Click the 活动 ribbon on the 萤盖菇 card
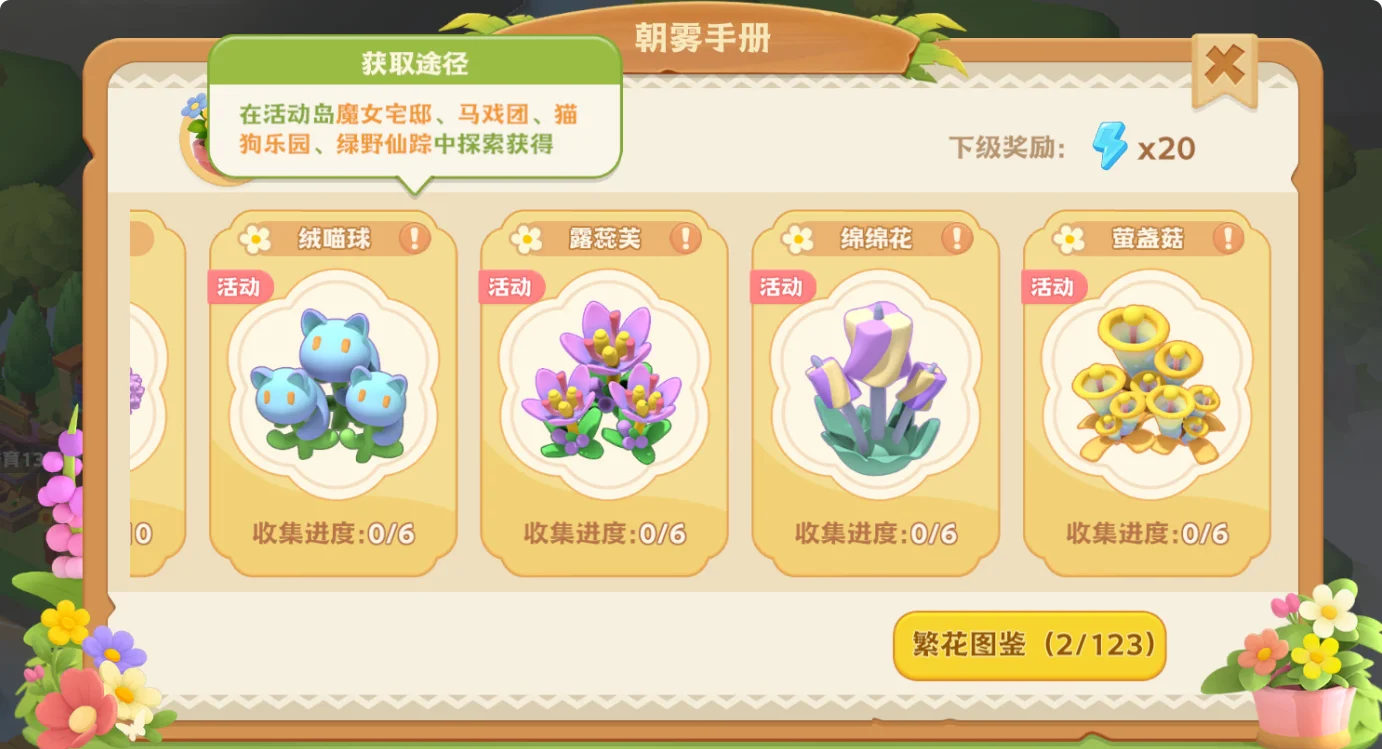 pos(1052,287)
